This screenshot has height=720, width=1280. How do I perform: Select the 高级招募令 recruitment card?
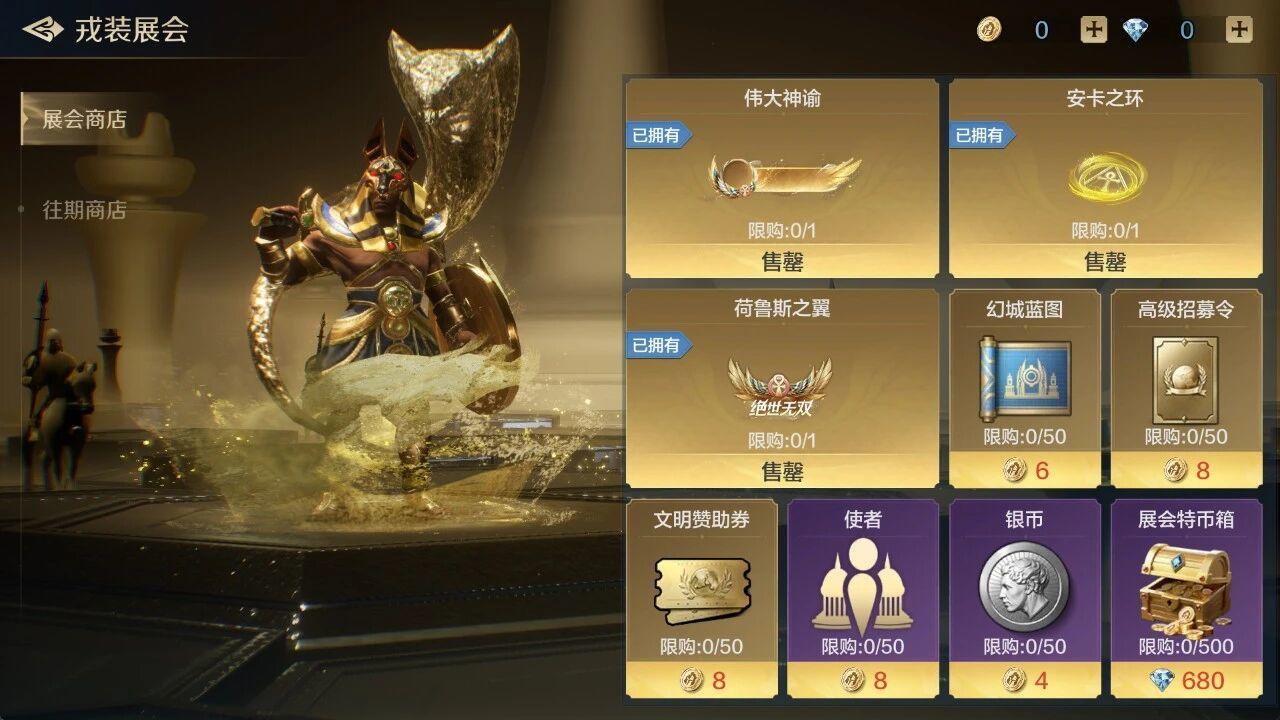[x=1184, y=390]
